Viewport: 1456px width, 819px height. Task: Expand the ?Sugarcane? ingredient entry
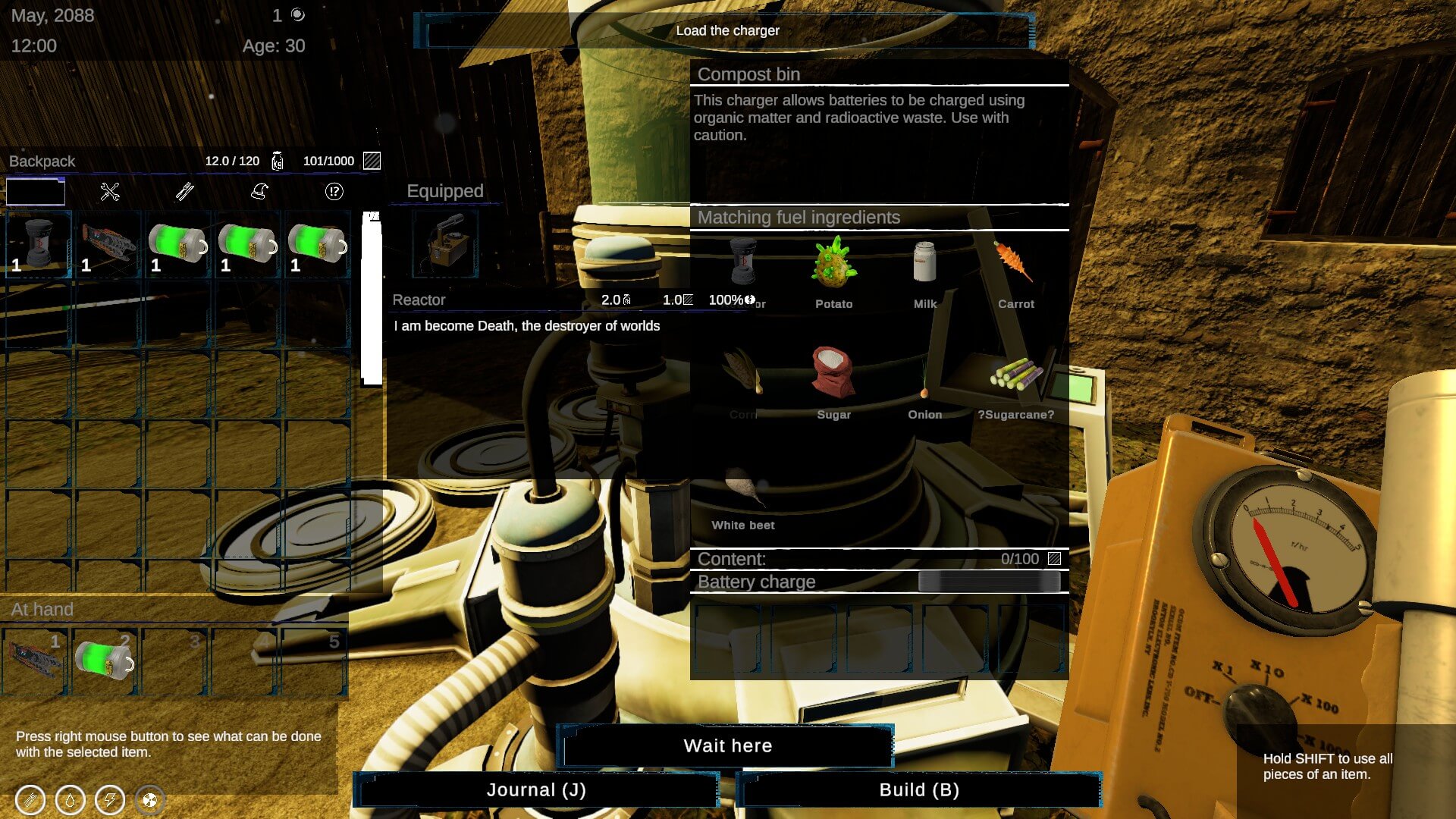1016,375
